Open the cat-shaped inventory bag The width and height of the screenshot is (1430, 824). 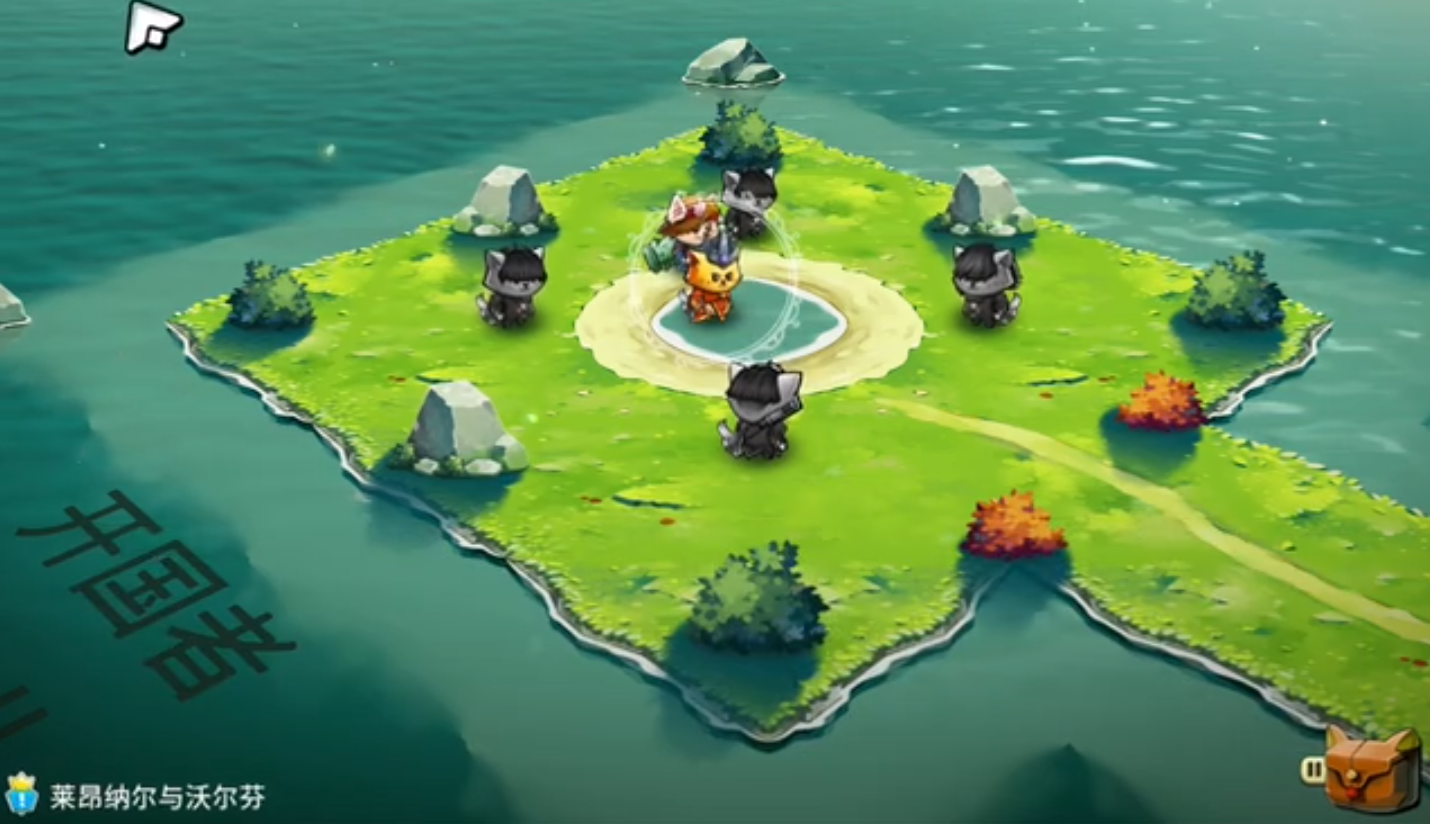point(1372,771)
